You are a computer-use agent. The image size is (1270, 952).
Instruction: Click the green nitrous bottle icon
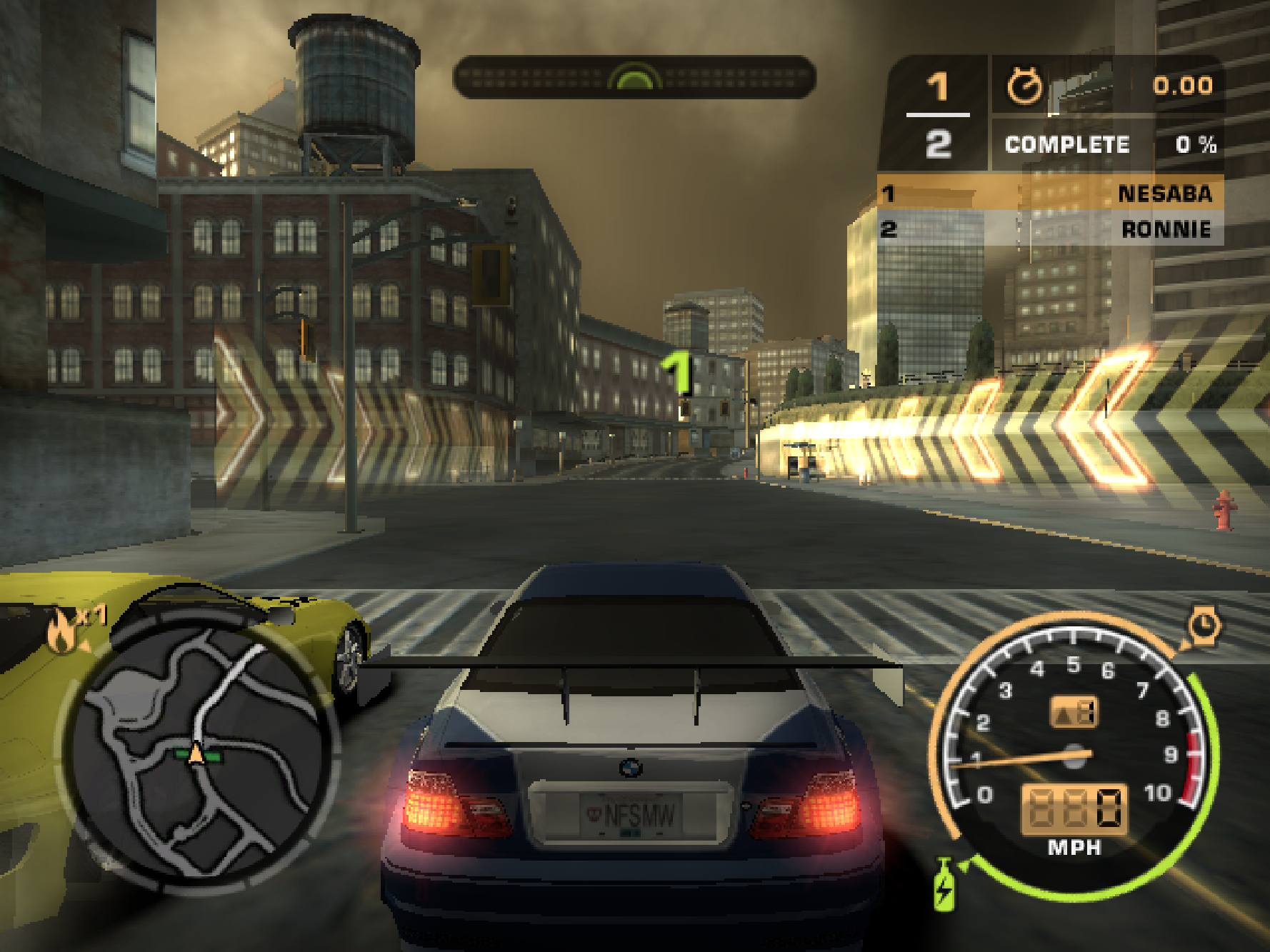click(944, 885)
